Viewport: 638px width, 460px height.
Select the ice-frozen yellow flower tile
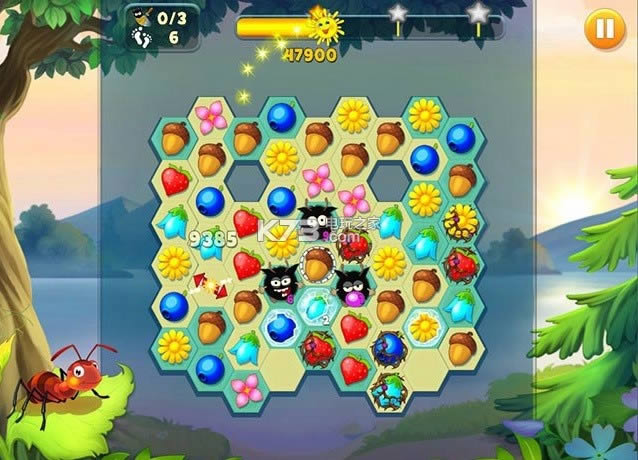[x=426, y=326]
